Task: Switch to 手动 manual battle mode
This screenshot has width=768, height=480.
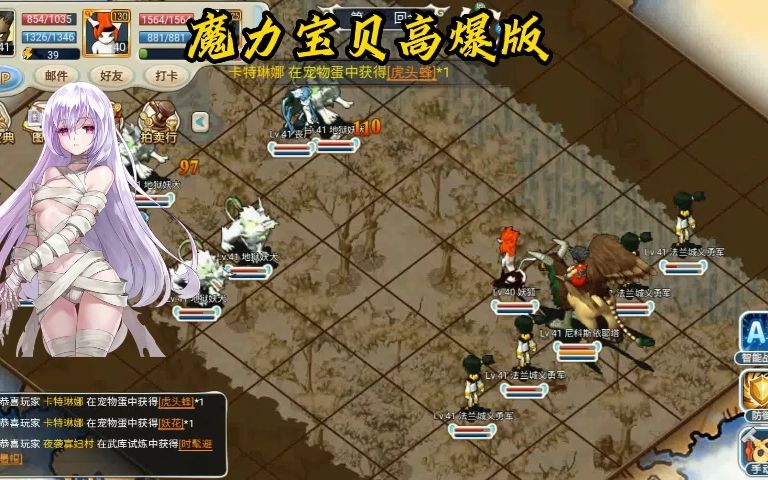Action: tap(754, 448)
